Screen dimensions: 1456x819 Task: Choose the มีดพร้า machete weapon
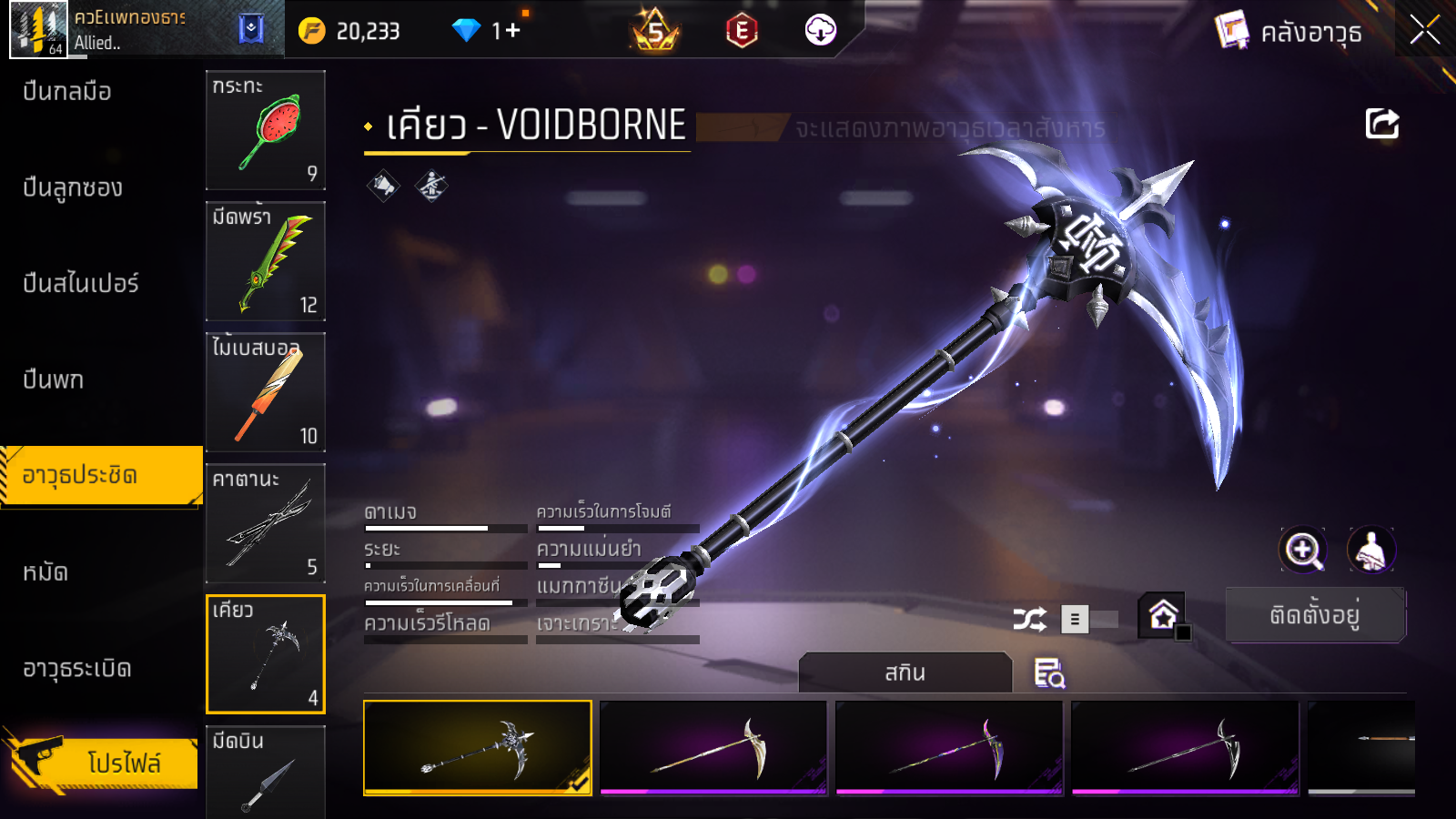point(266,261)
